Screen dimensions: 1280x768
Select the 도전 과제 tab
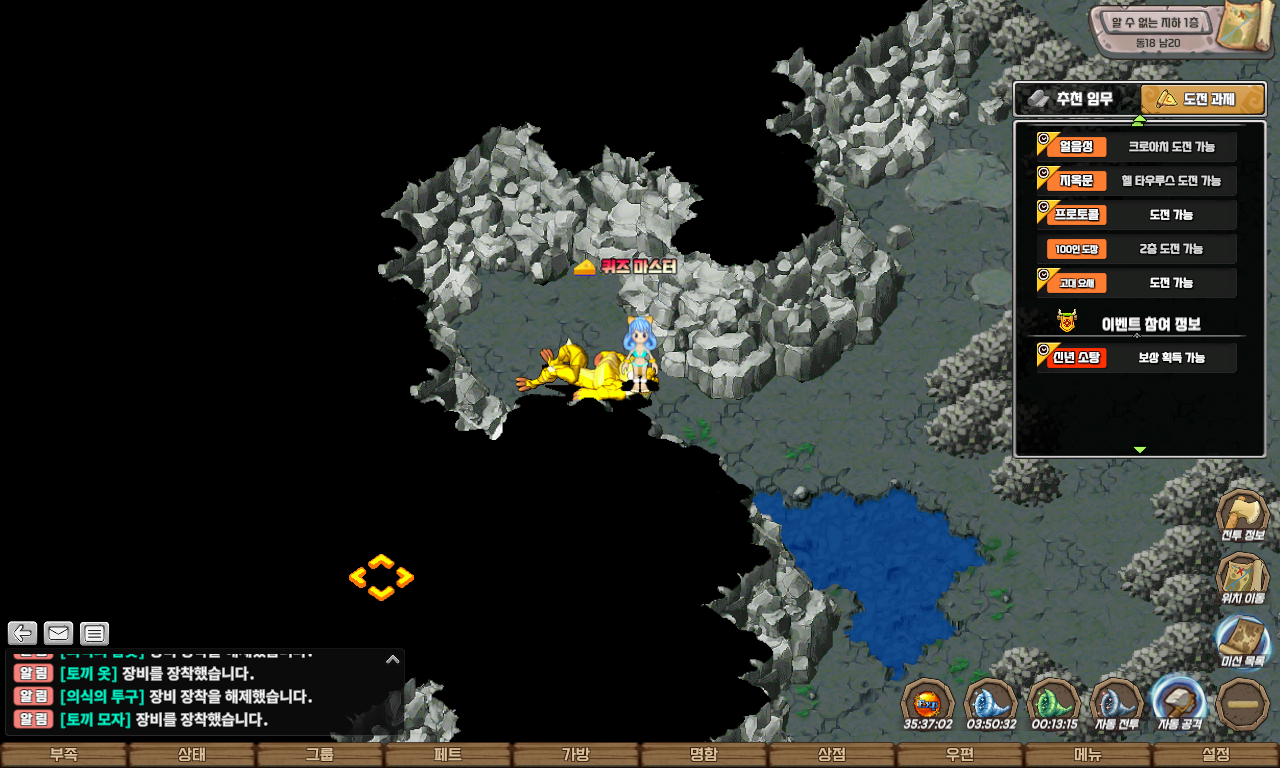(x=1203, y=99)
